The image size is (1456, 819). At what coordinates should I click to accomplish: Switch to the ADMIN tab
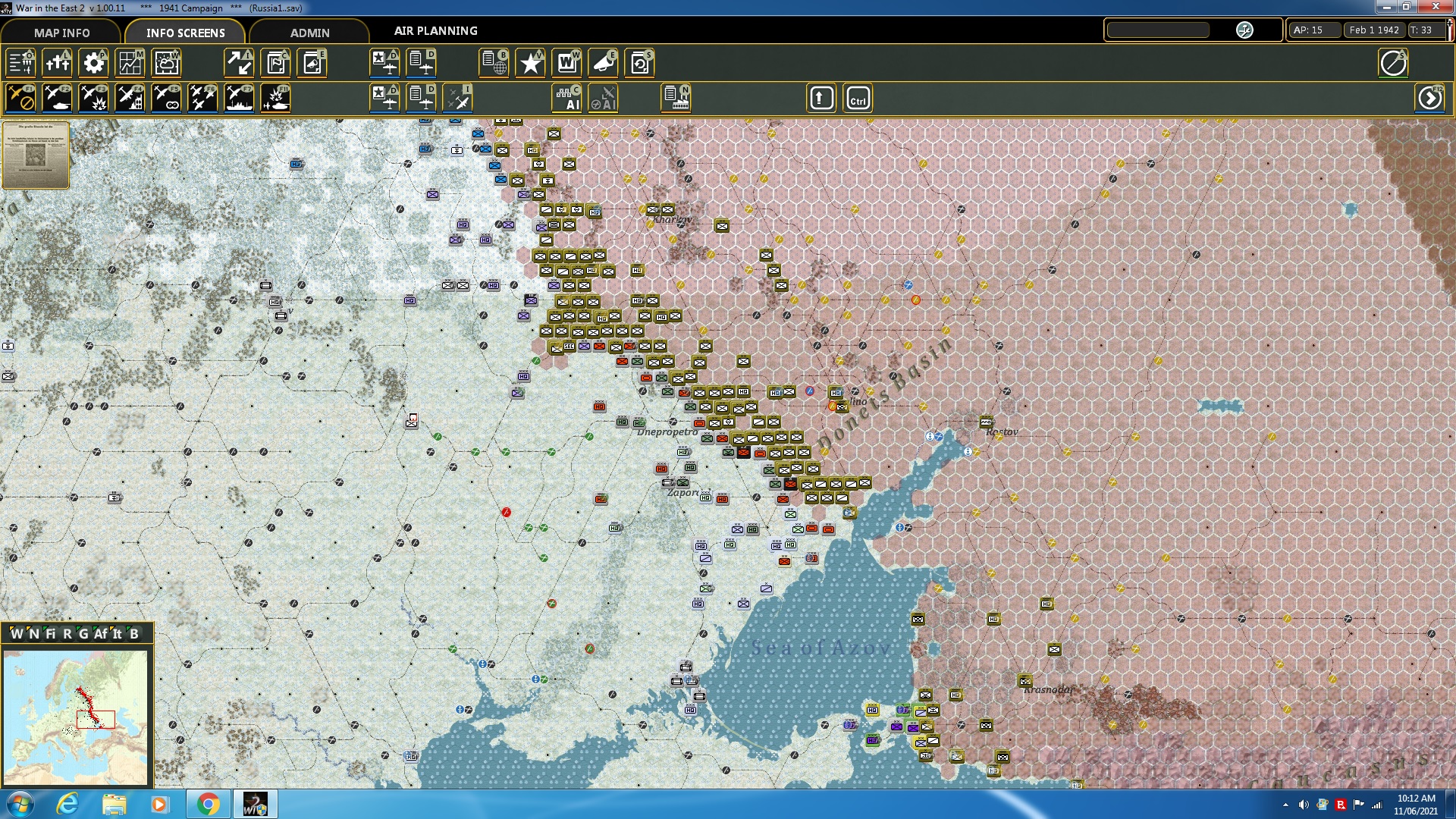311,33
